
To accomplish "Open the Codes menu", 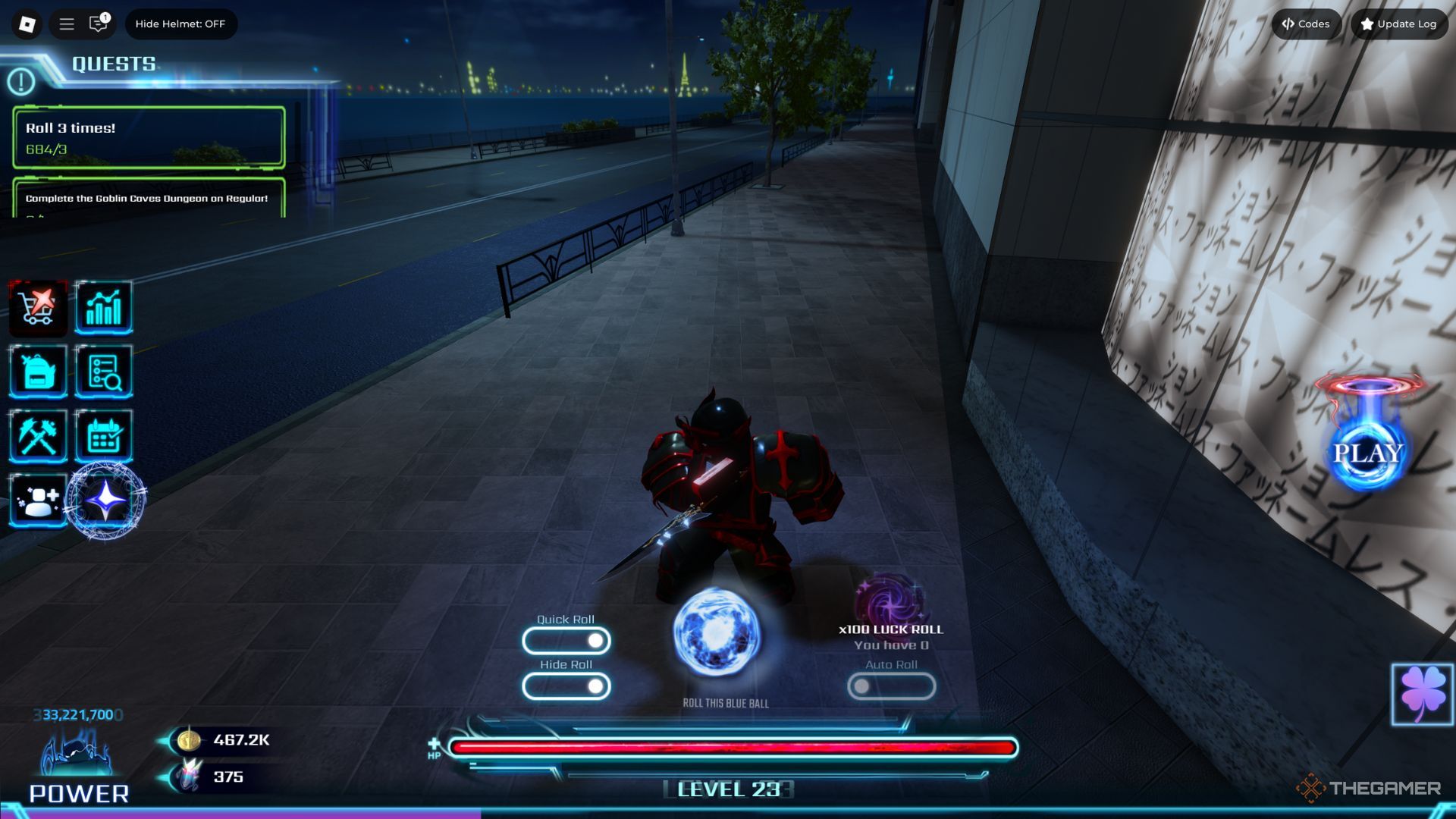I will coord(1306,24).
